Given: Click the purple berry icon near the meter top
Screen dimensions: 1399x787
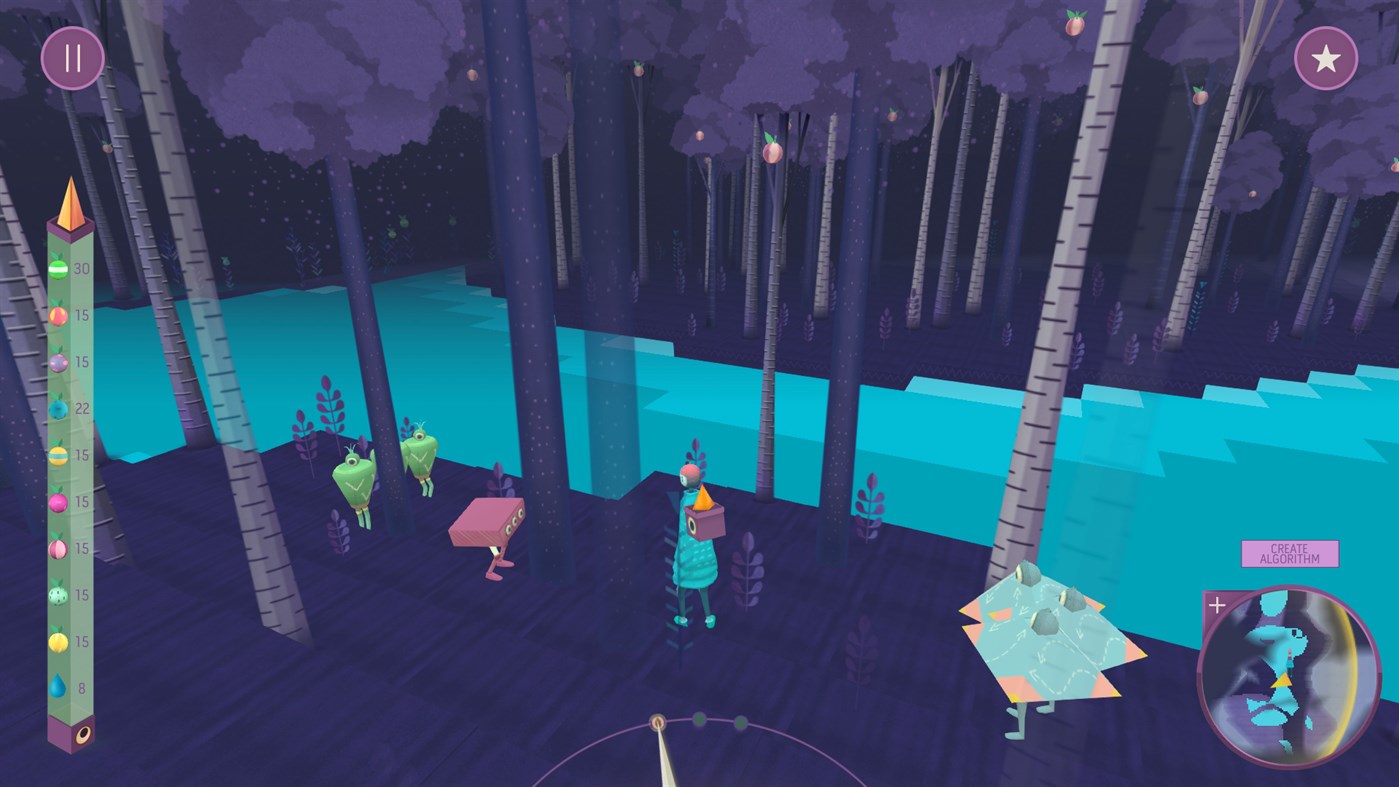Looking at the screenshot, I should pyautogui.click(x=57, y=362).
